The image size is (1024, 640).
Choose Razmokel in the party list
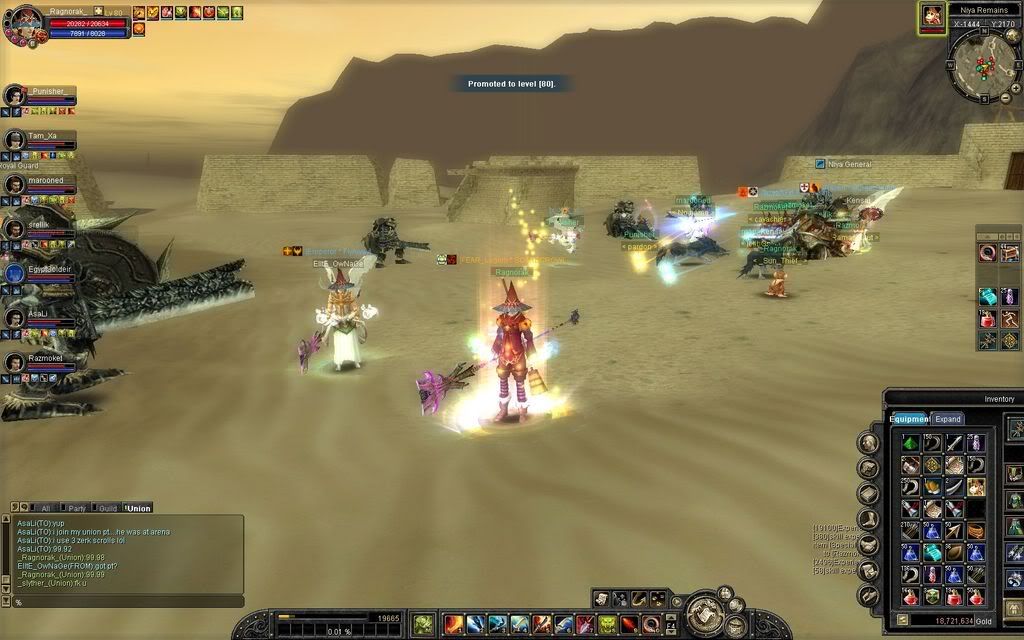tap(14, 362)
